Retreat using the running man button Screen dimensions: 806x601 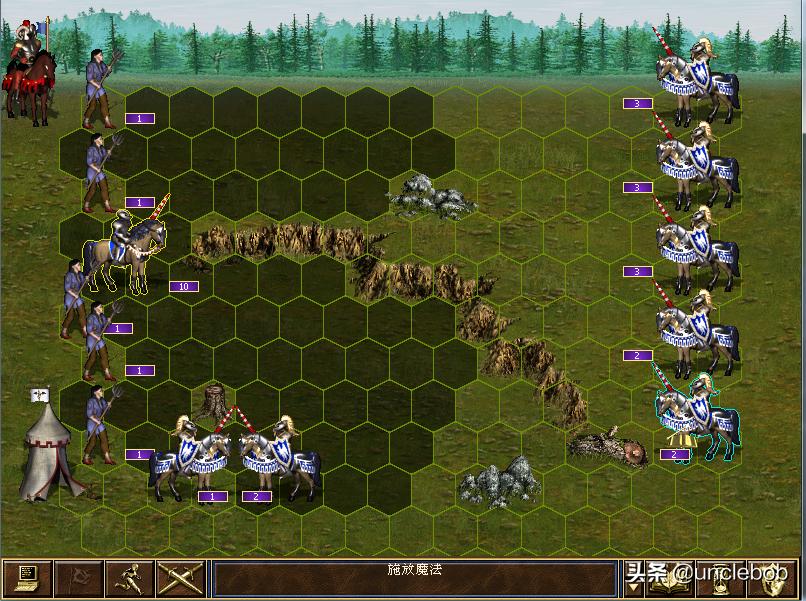point(130,579)
